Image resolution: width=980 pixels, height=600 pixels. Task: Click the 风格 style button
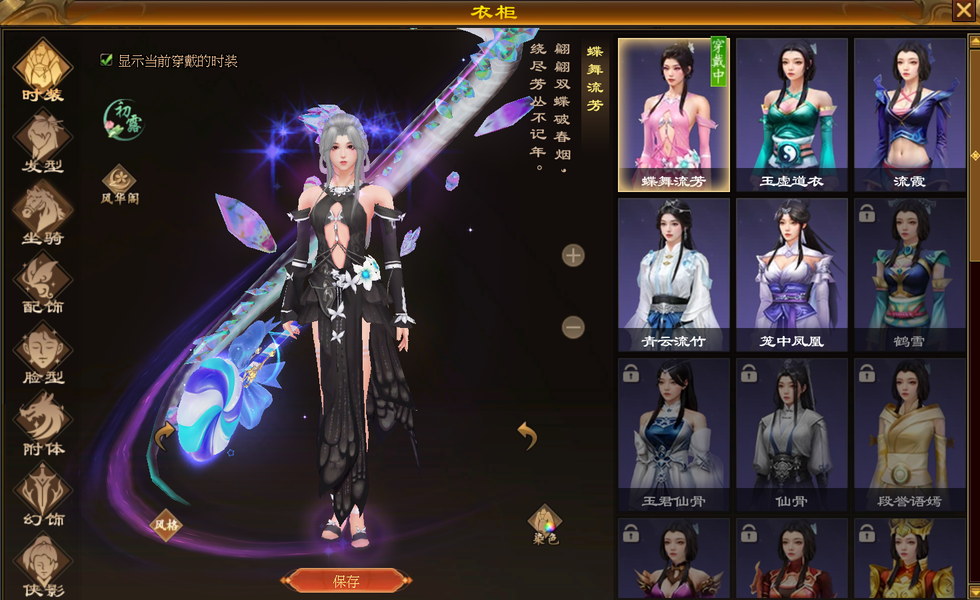166,522
